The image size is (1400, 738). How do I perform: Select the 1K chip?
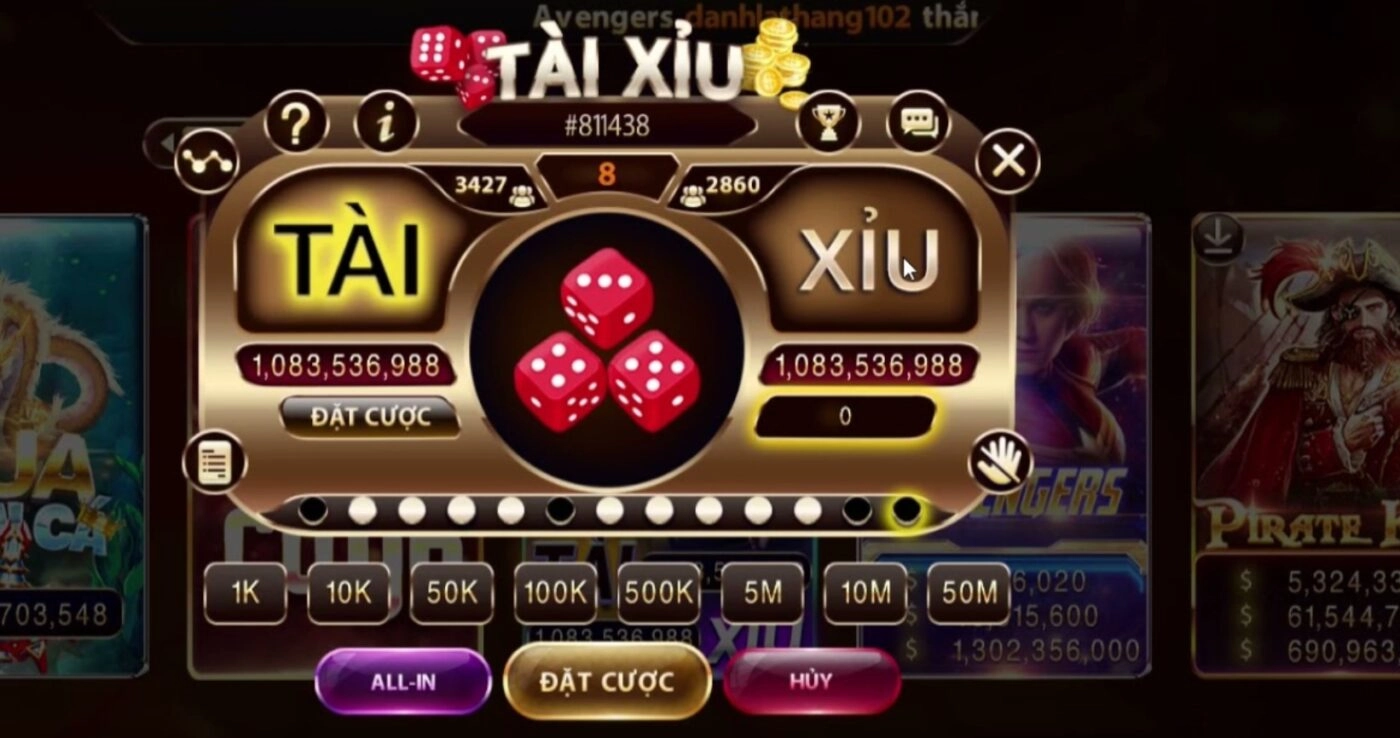coord(245,593)
